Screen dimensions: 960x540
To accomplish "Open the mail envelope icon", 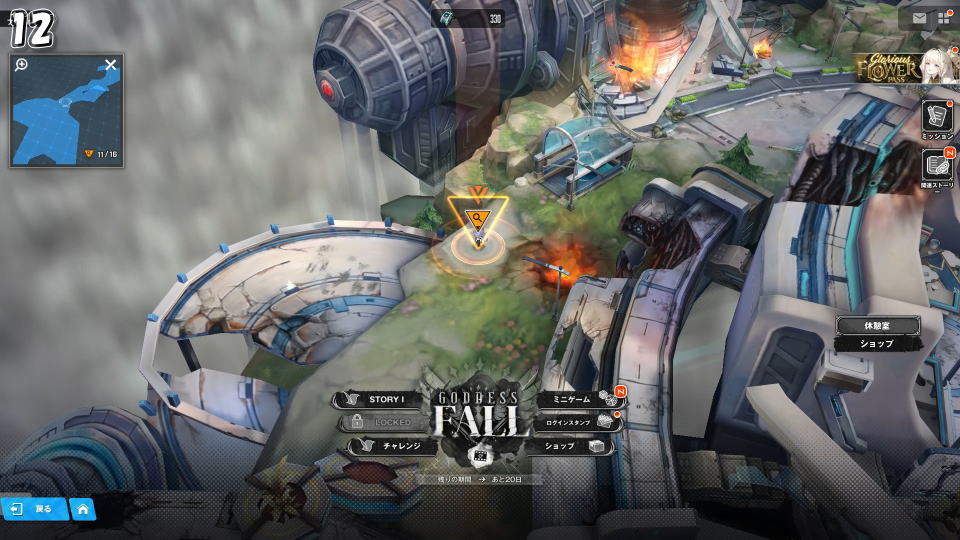I will click(x=919, y=17).
